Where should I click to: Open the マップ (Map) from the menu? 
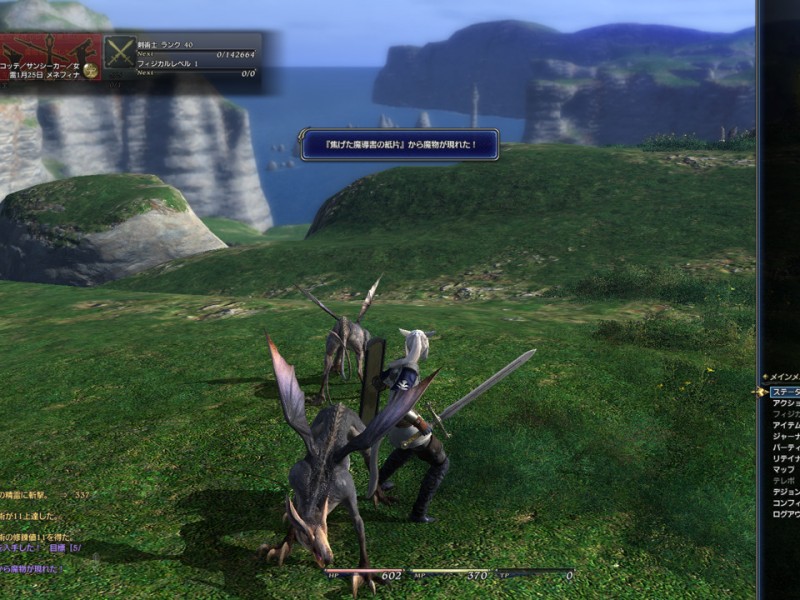click(x=783, y=469)
